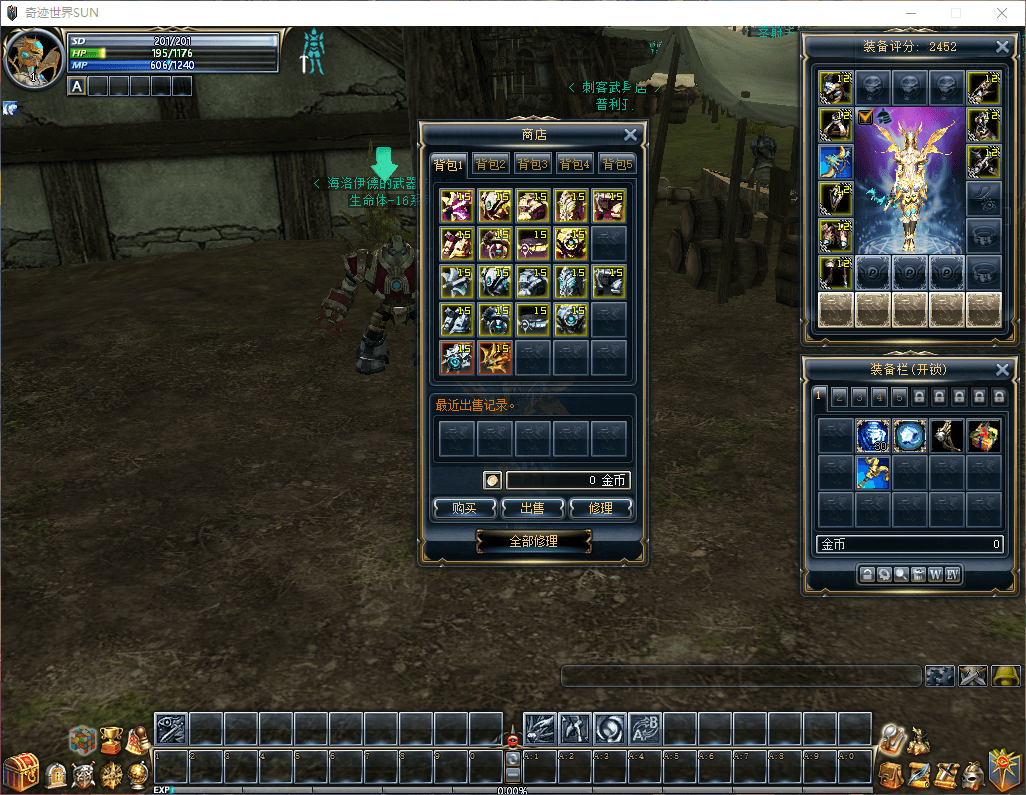Close the game window

pyautogui.click(x=1001, y=13)
